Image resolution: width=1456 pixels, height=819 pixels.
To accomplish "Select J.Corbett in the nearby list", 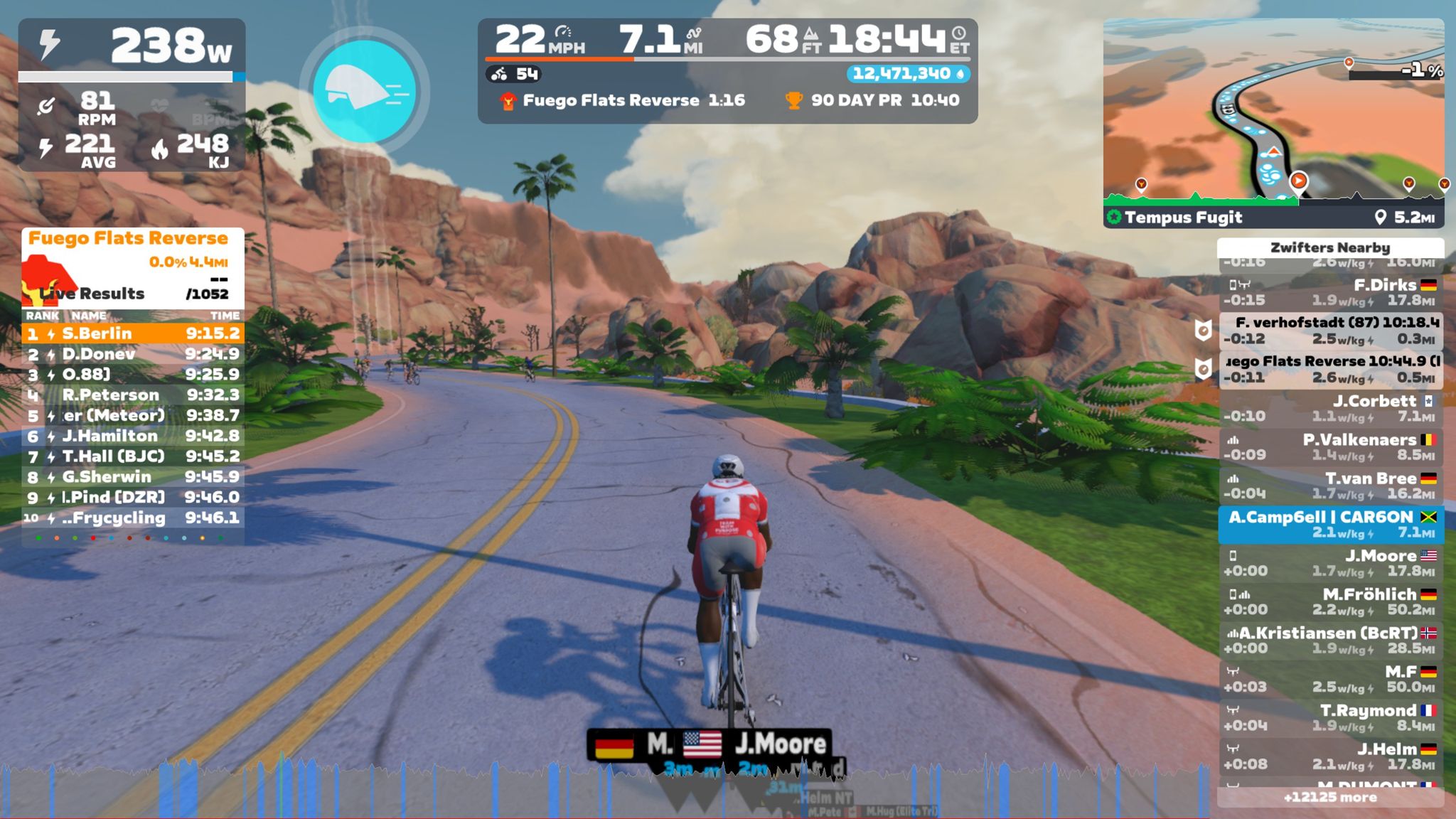I will pos(1329,408).
